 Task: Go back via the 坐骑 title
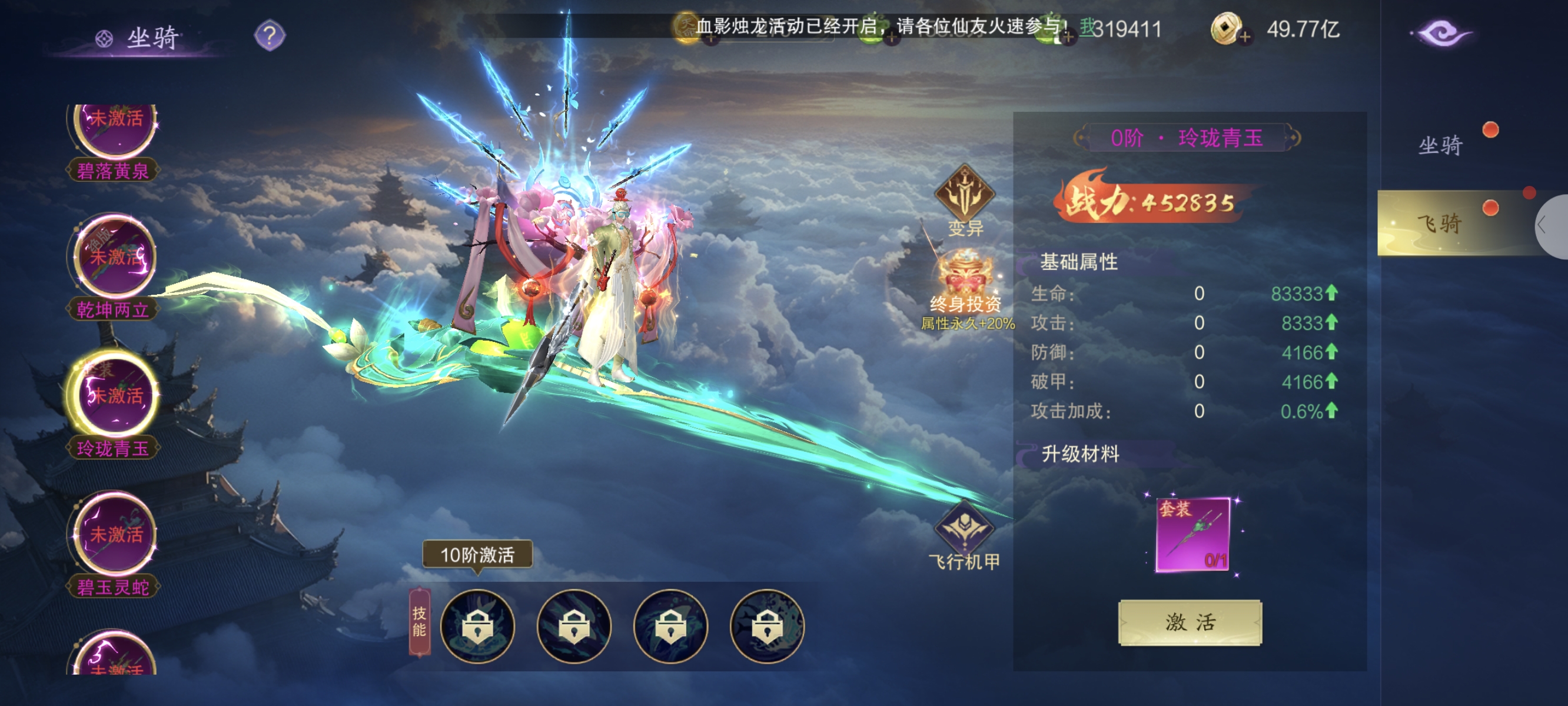coord(139,38)
